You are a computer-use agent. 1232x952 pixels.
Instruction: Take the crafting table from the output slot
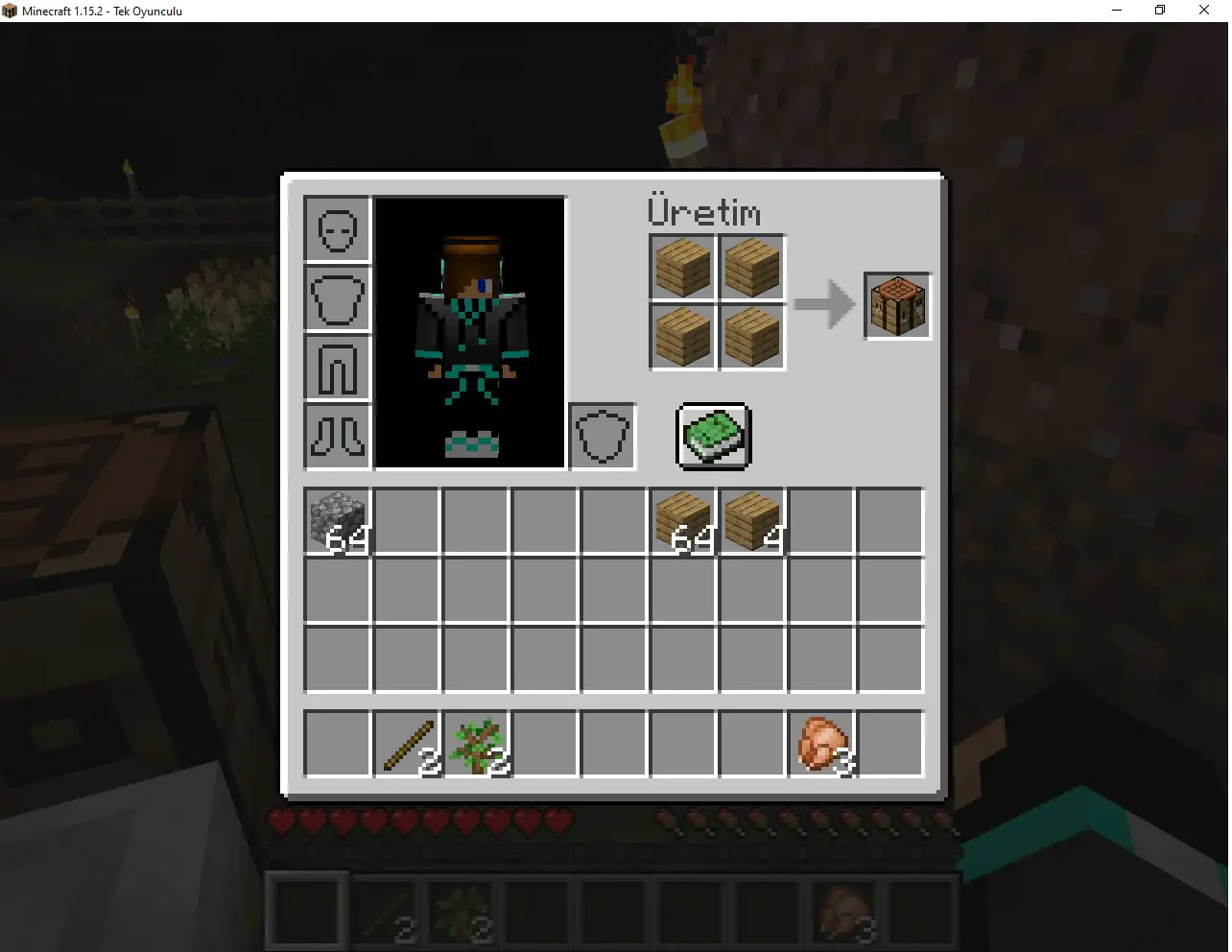(x=897, y=305)
